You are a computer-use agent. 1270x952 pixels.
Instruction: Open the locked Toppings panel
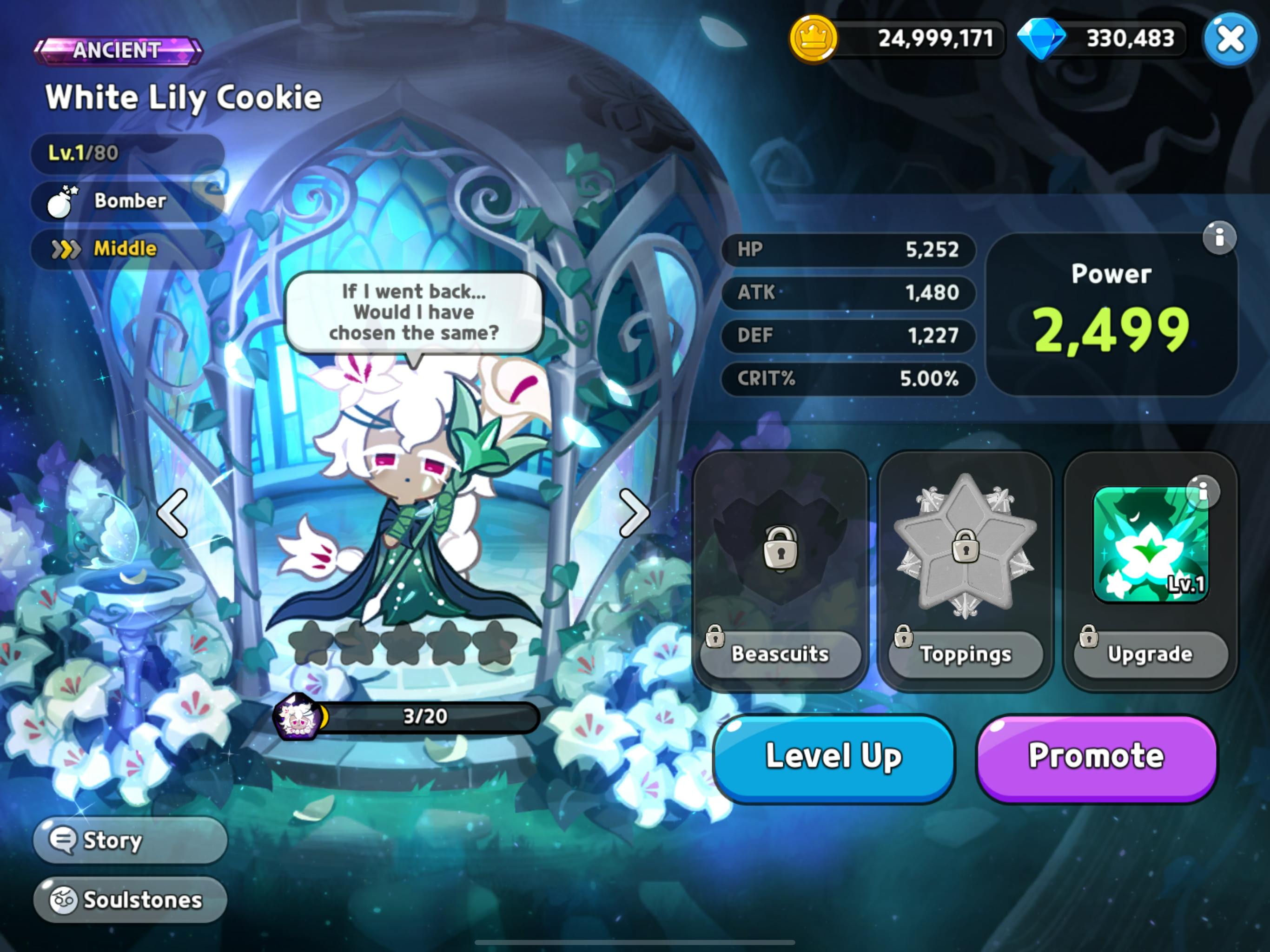pos(965,654)
